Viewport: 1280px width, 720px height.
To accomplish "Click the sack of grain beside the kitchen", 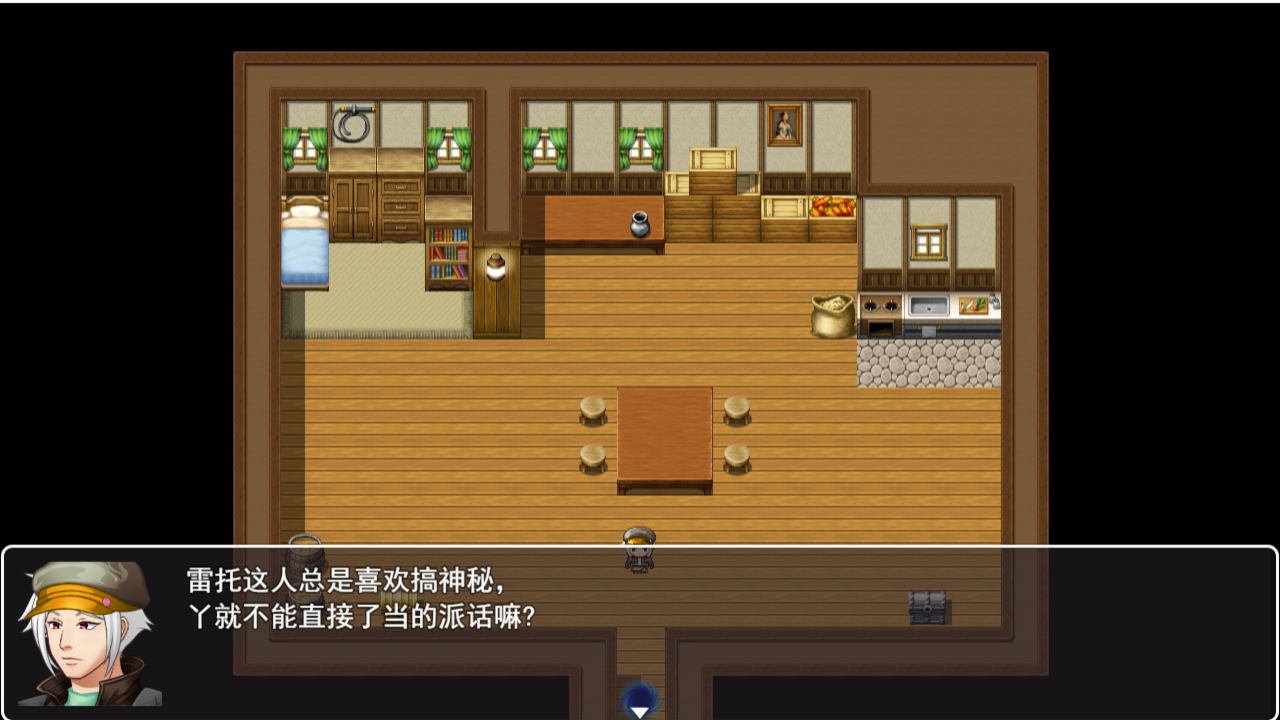I will coord(831,315).
